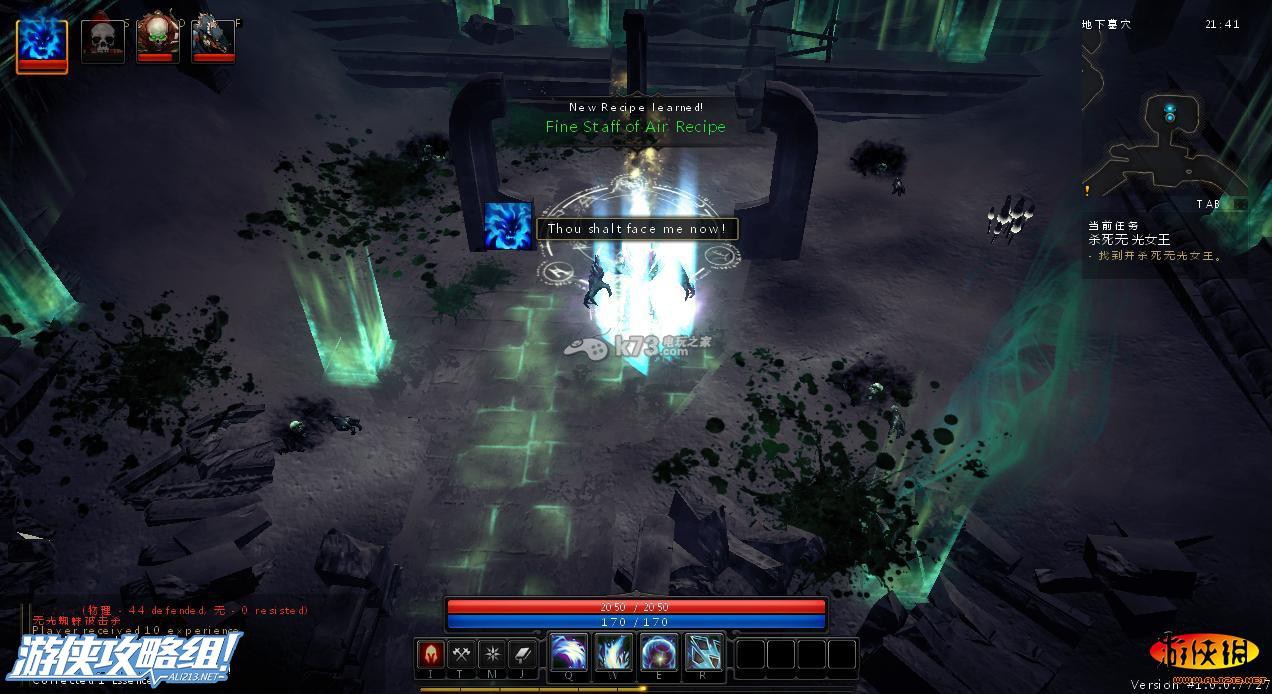1272x694 pixels.
Task: Click the yellow exclamation marker beside the minimap
Action: coord(1087,190)
